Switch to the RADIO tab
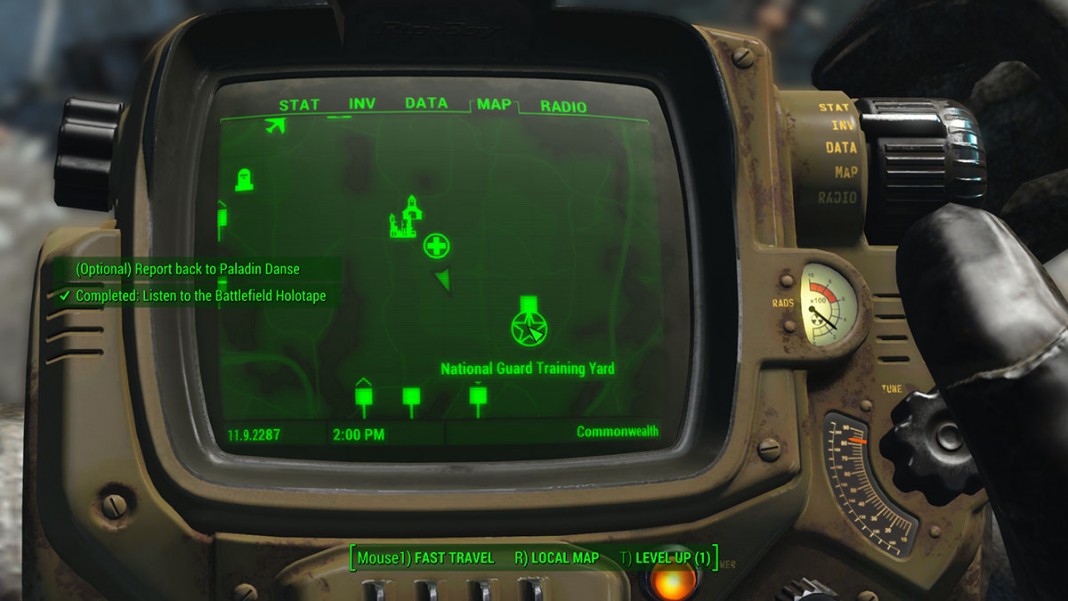Image resolution: width=1068 pixels, height=601 pixels. tap(563, 106)
